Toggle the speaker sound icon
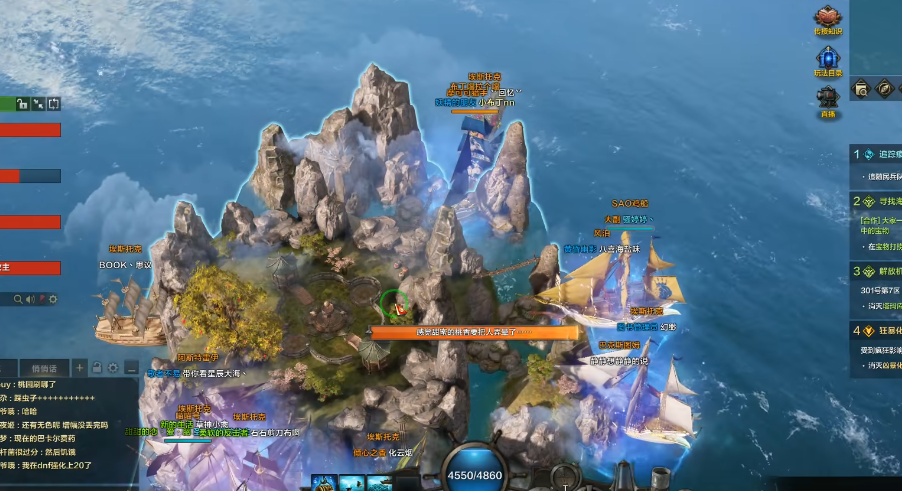902x491 pixels. click(x=30, y=299)
